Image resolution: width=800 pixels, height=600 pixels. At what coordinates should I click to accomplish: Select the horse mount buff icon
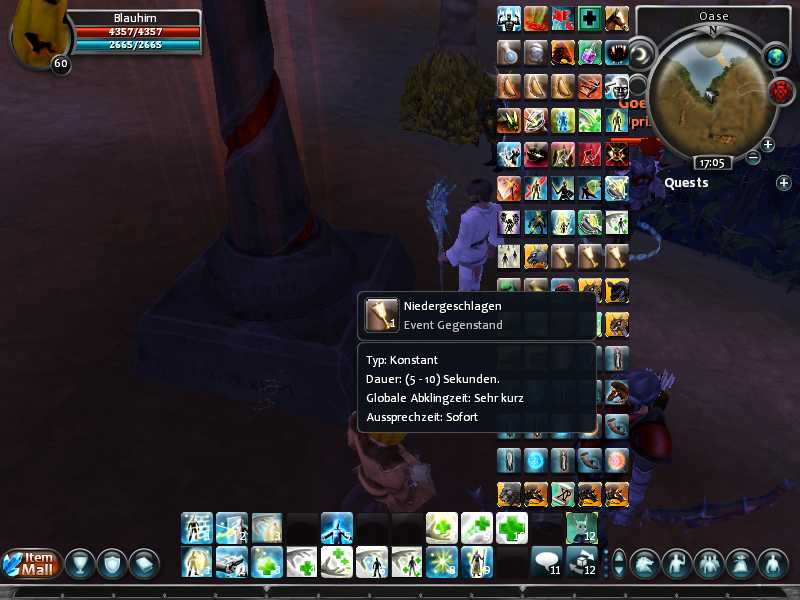[617, 19]
